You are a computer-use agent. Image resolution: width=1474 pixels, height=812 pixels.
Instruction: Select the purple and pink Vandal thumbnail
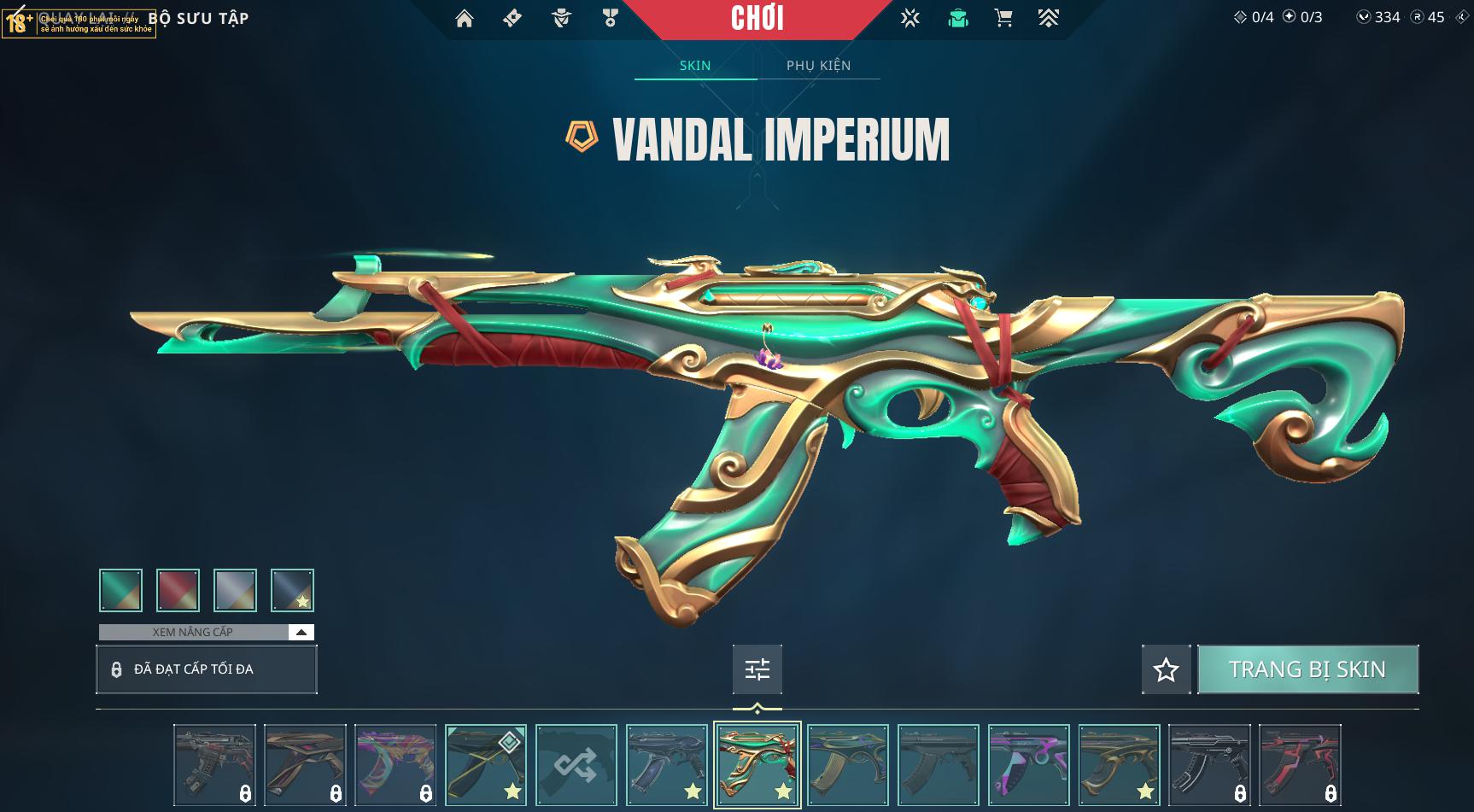tap(1028, 764)
